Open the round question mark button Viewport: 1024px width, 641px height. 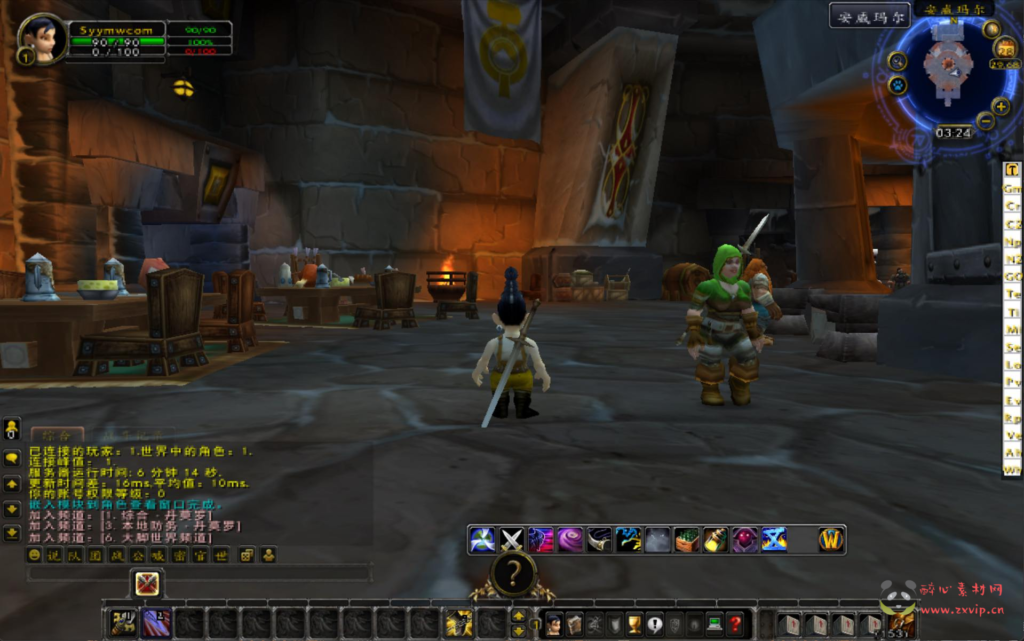point(514,574)
